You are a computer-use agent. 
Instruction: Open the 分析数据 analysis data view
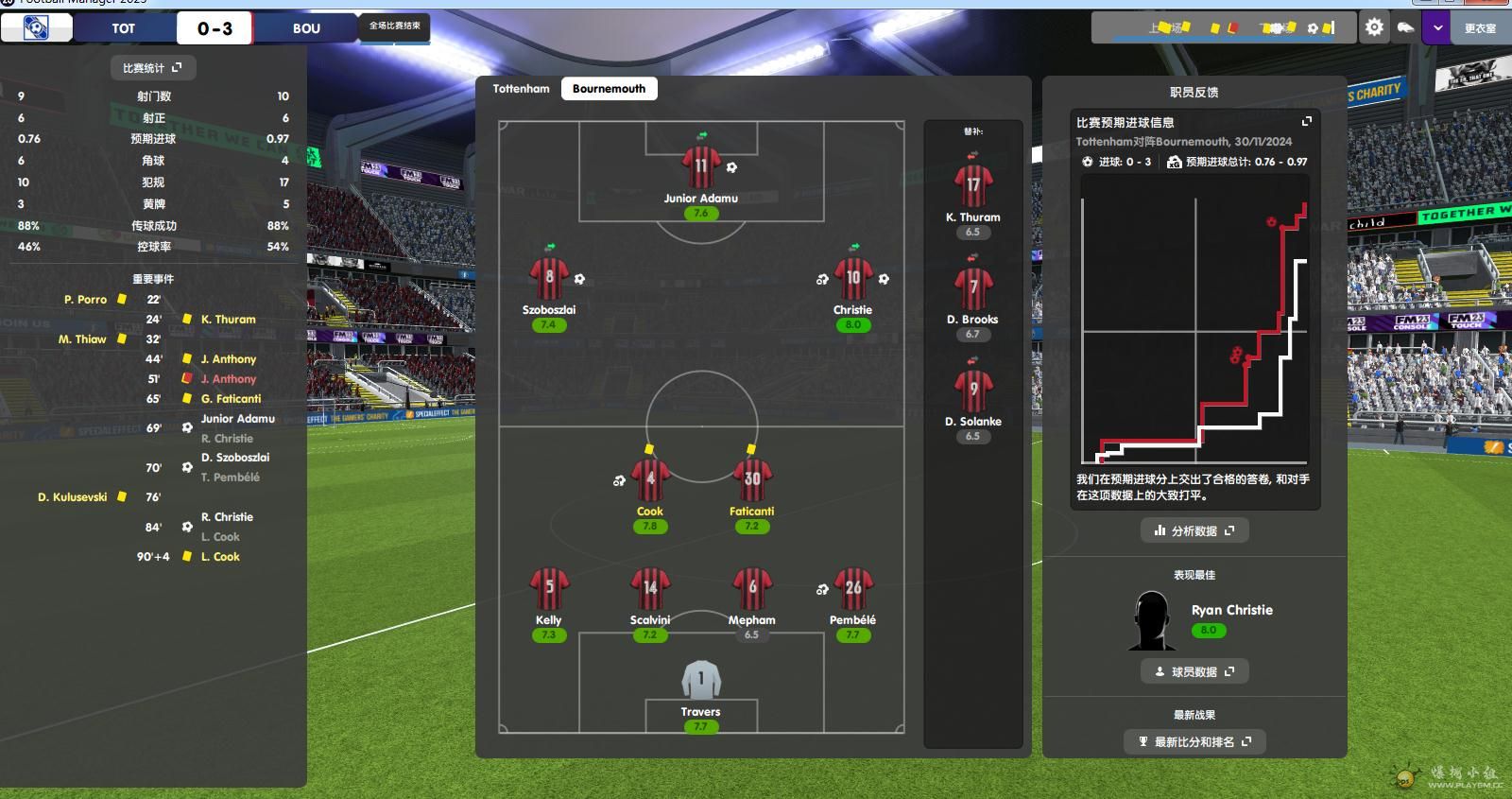1194,530
